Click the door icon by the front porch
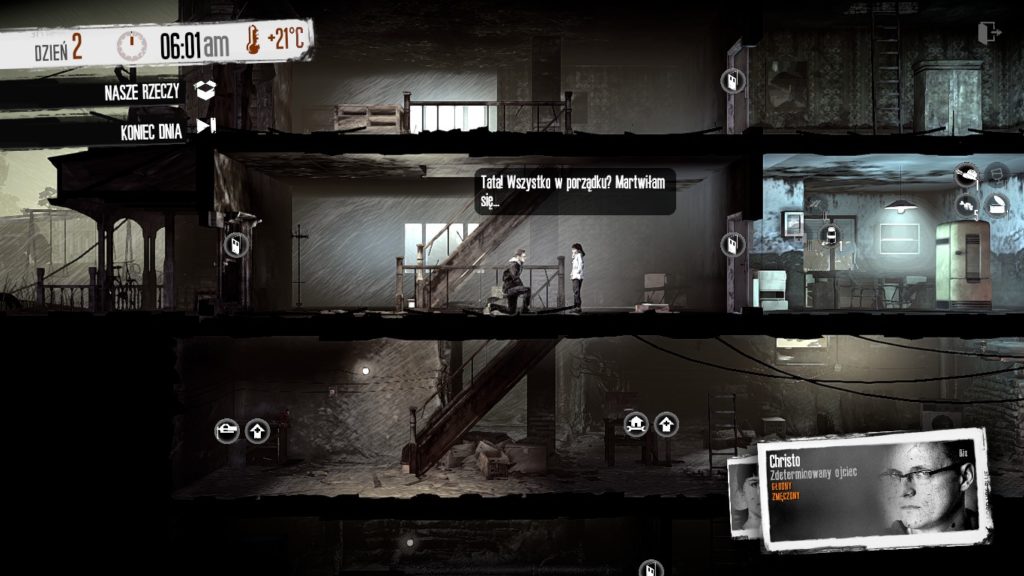This screenshot has width=1024, height=576. (x=235, y=245)
